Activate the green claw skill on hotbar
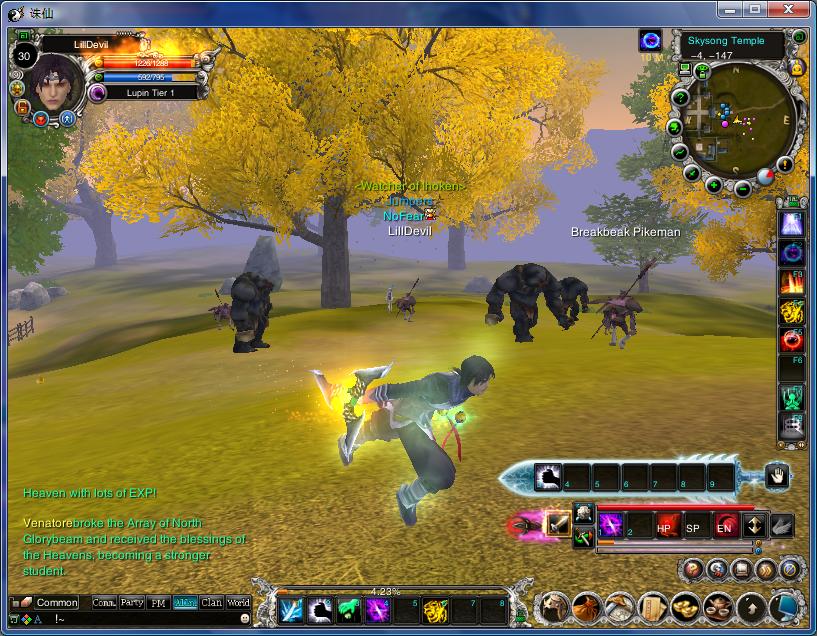The width and height of the screenshot is (817, 636). coord(348,610)
